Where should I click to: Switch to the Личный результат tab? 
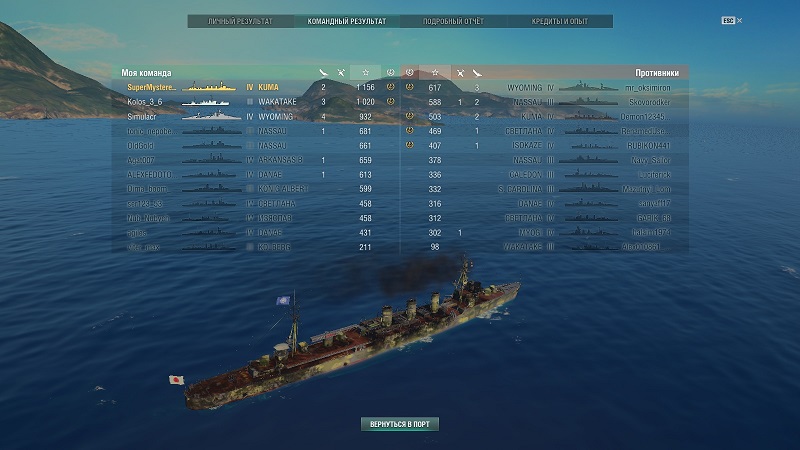click(240, 20)
